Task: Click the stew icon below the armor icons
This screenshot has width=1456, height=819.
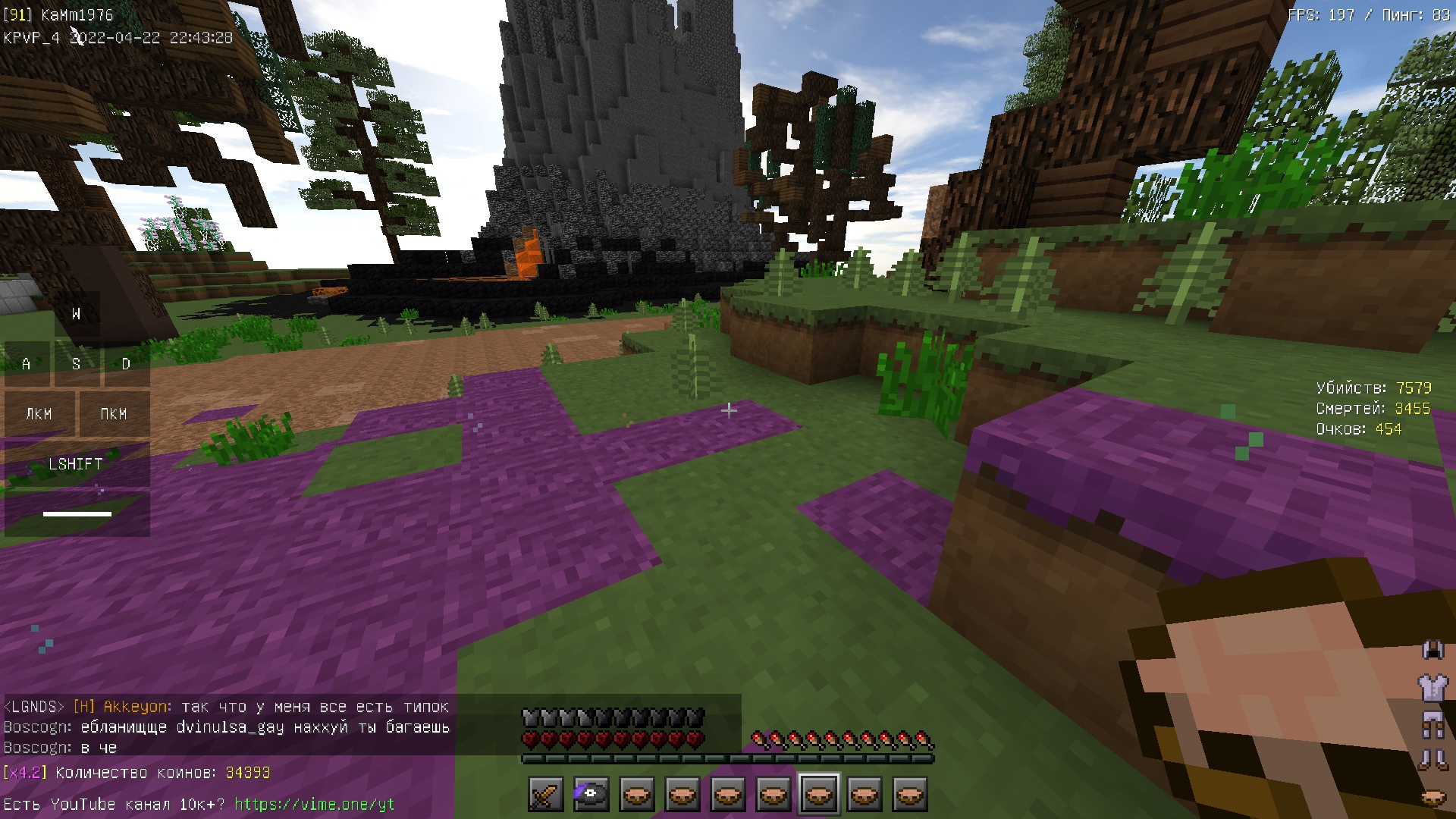Action: tap(1432, 797)
